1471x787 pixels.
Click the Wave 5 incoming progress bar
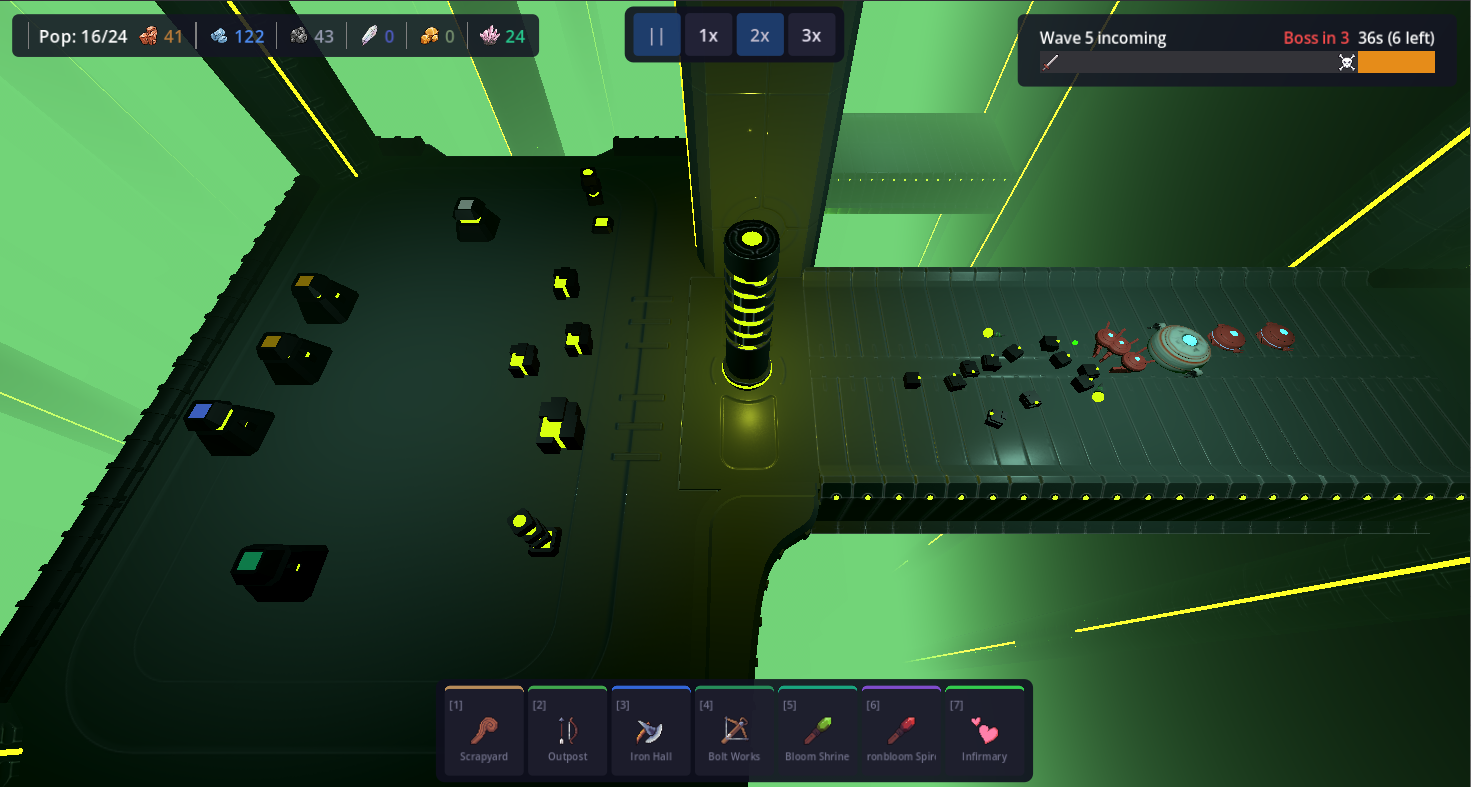tap(1237, 63)
